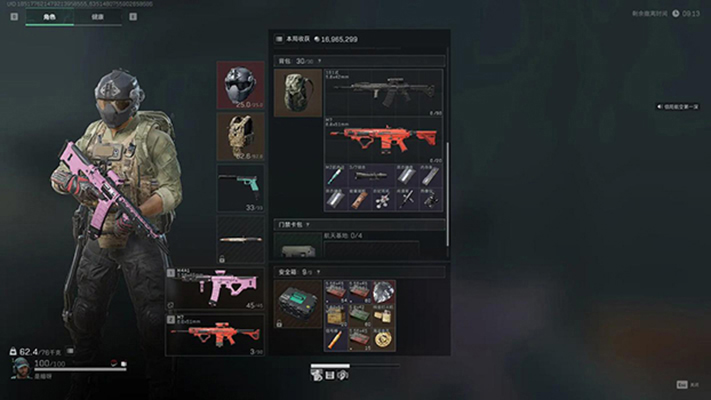Select the crumpled foil item in safe box
The width and height of the screenshot is (711, 400).
[x=384, y=293]
